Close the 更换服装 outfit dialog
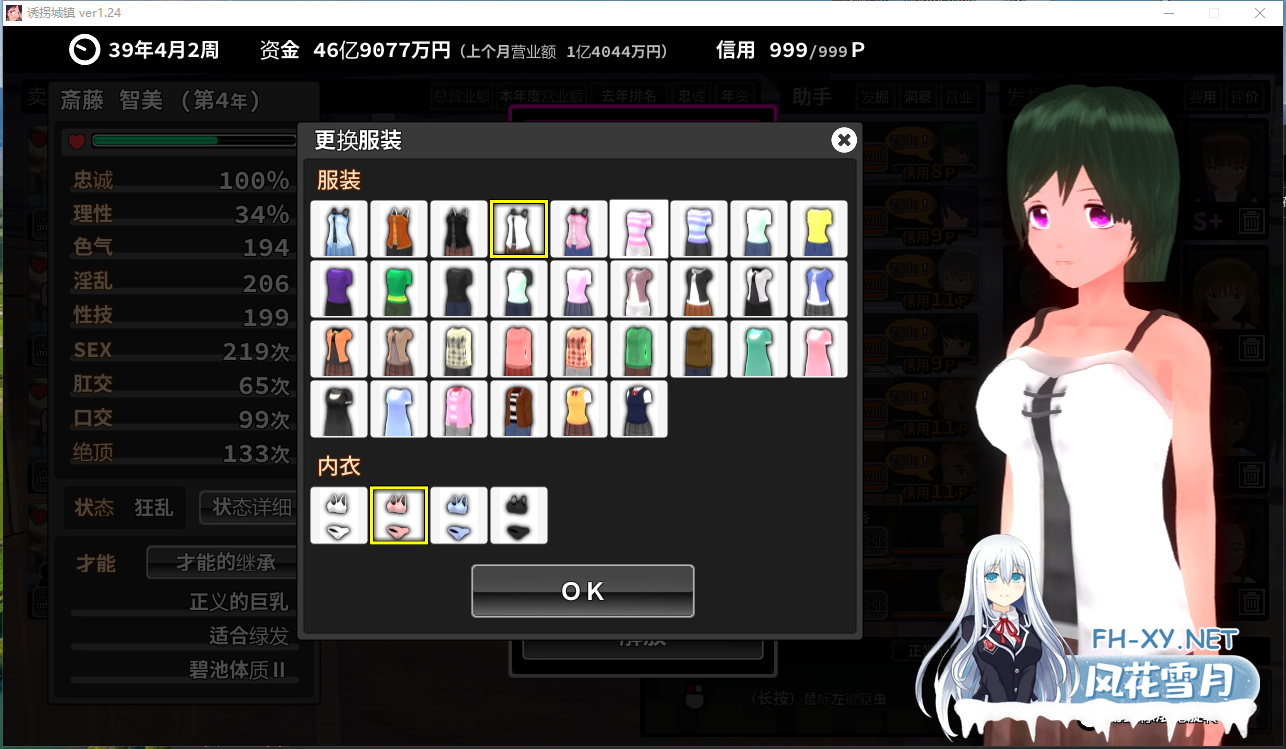The width and height of the screenshot is (1286, 749). [844, 140]
